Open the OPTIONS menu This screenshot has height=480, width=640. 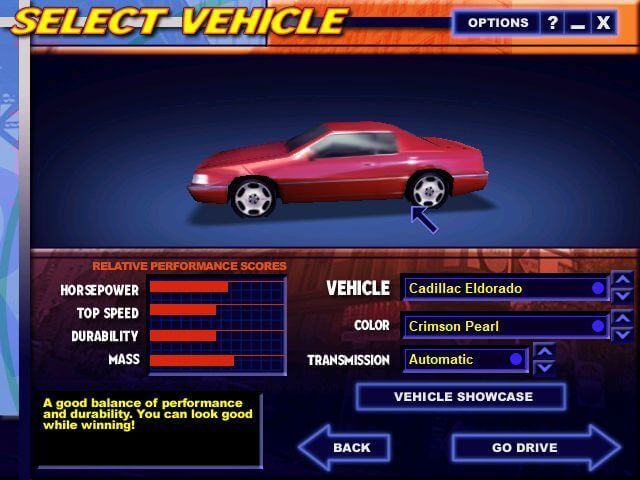[497, 23]
